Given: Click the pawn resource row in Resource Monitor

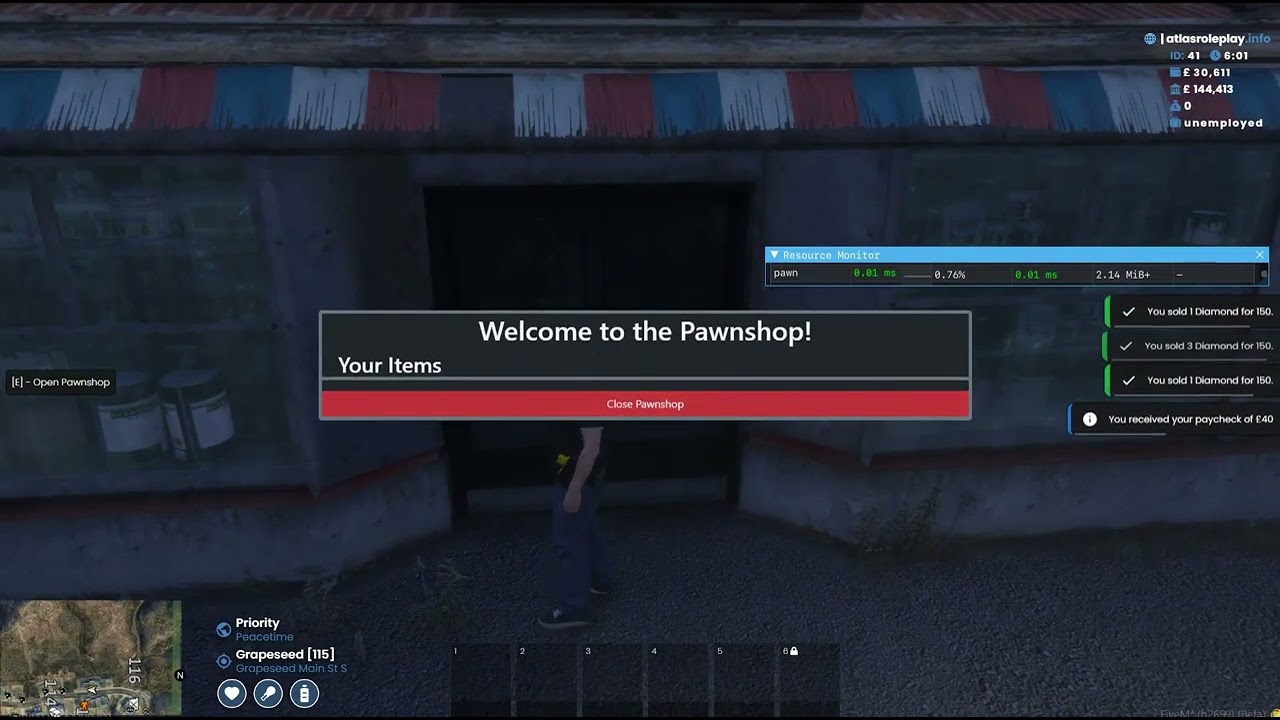Looking at the screenshot, I should [787, 273].
